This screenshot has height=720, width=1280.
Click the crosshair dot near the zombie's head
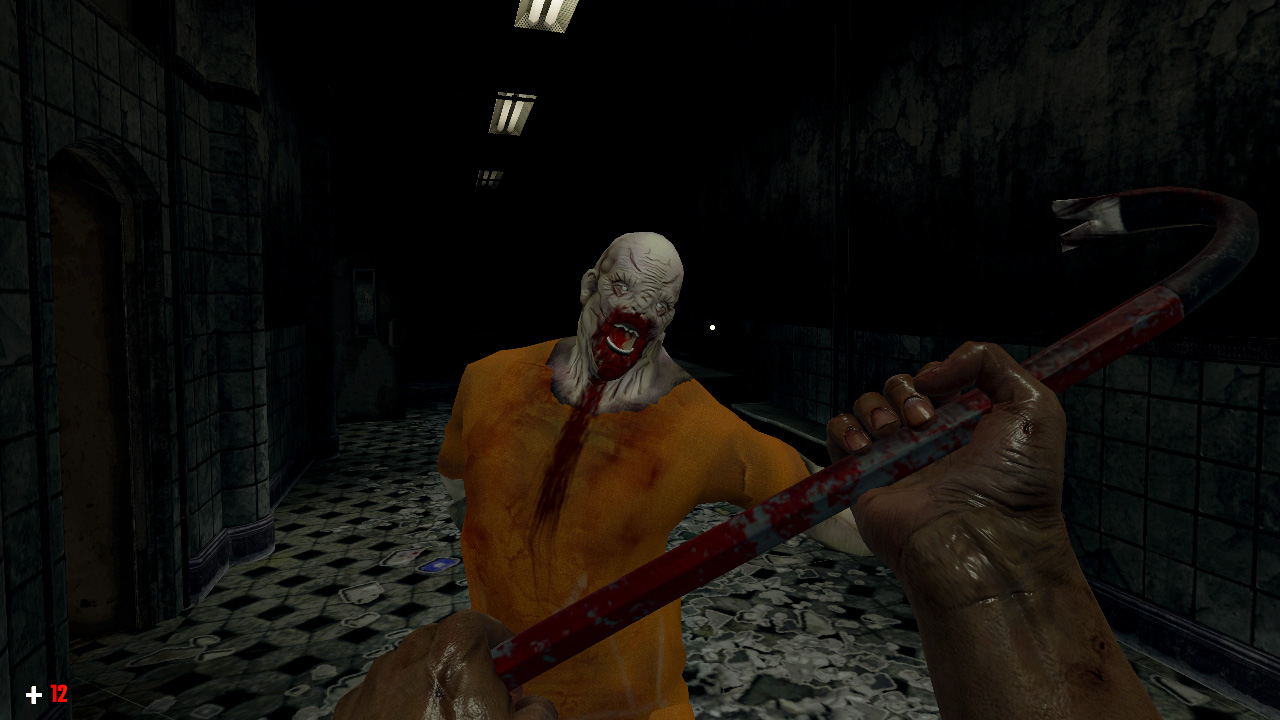(x=711, y=325)
